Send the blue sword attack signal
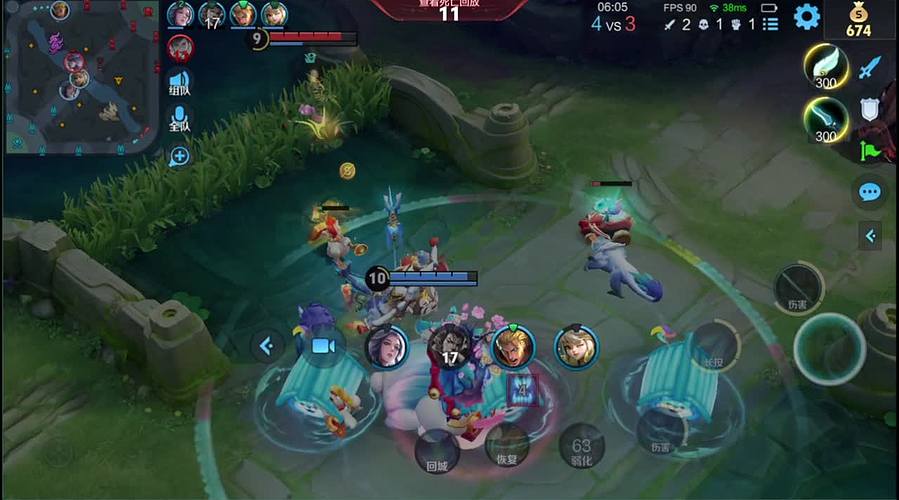This screenshot has width=899, height=500. point(870,68)
